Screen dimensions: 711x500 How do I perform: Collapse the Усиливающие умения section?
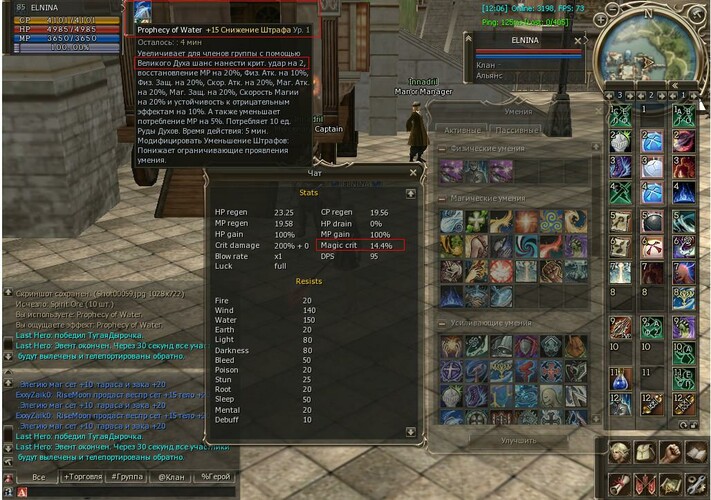[x=443, y=323]
